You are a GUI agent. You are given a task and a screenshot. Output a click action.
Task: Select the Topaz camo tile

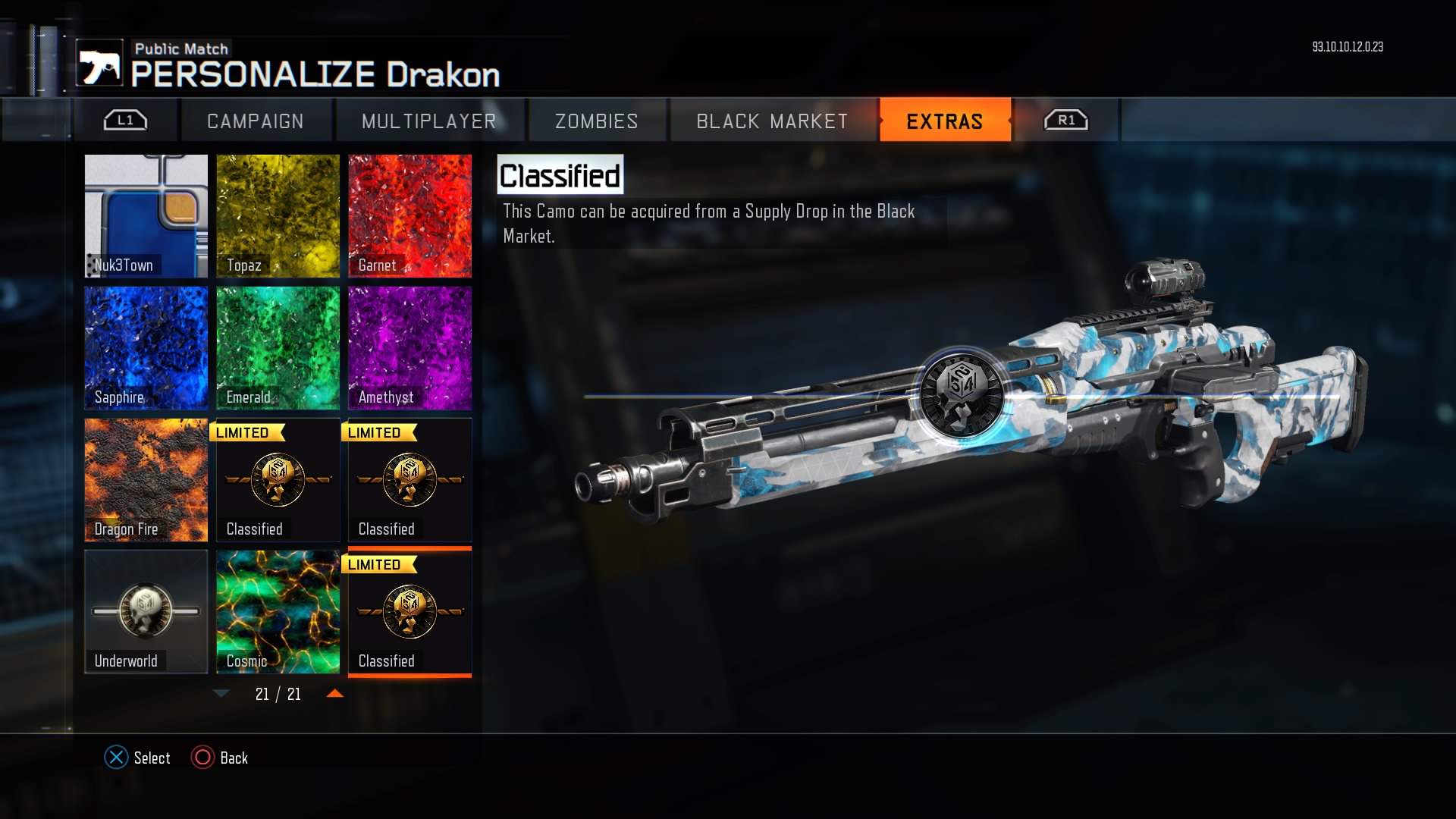pyautogui.click(x=278, y=216)
